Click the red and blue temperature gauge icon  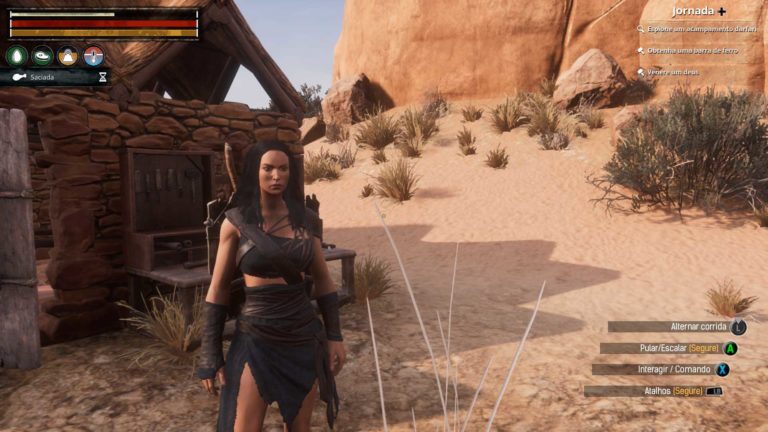pos(94,56)
